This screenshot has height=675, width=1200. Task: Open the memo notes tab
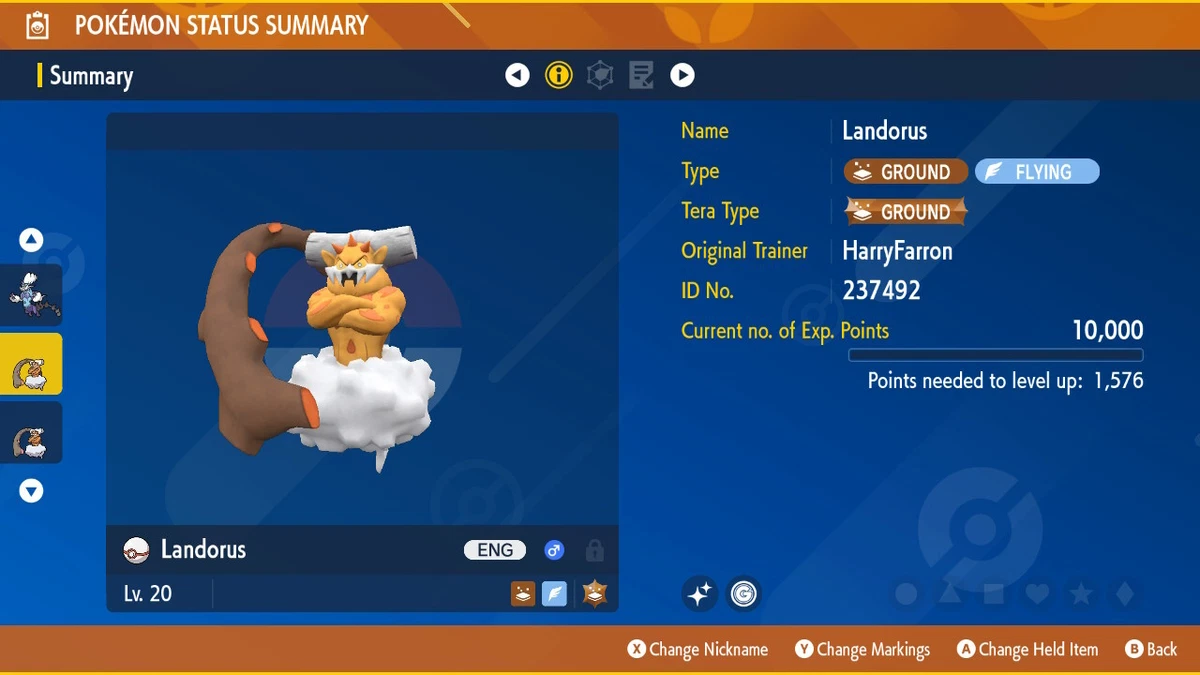[x=641, y=75]
